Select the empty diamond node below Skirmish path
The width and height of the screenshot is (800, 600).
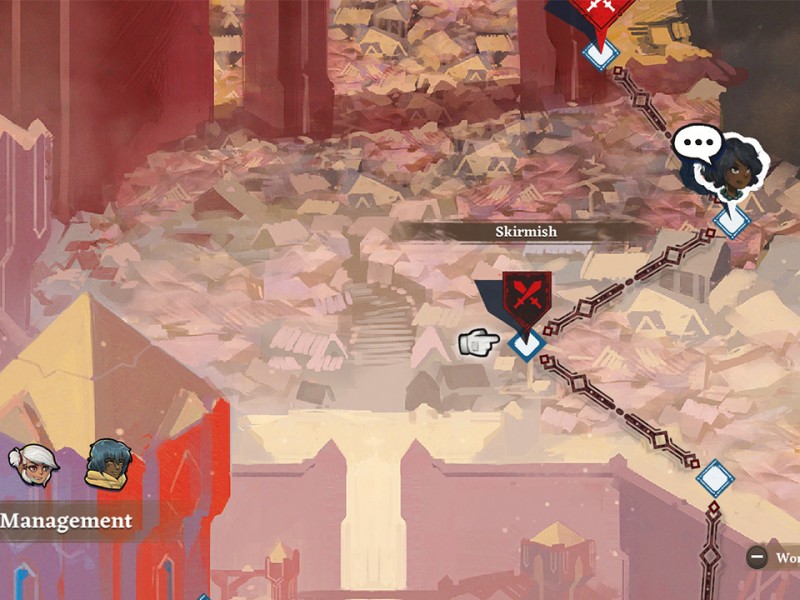(714, 479)
